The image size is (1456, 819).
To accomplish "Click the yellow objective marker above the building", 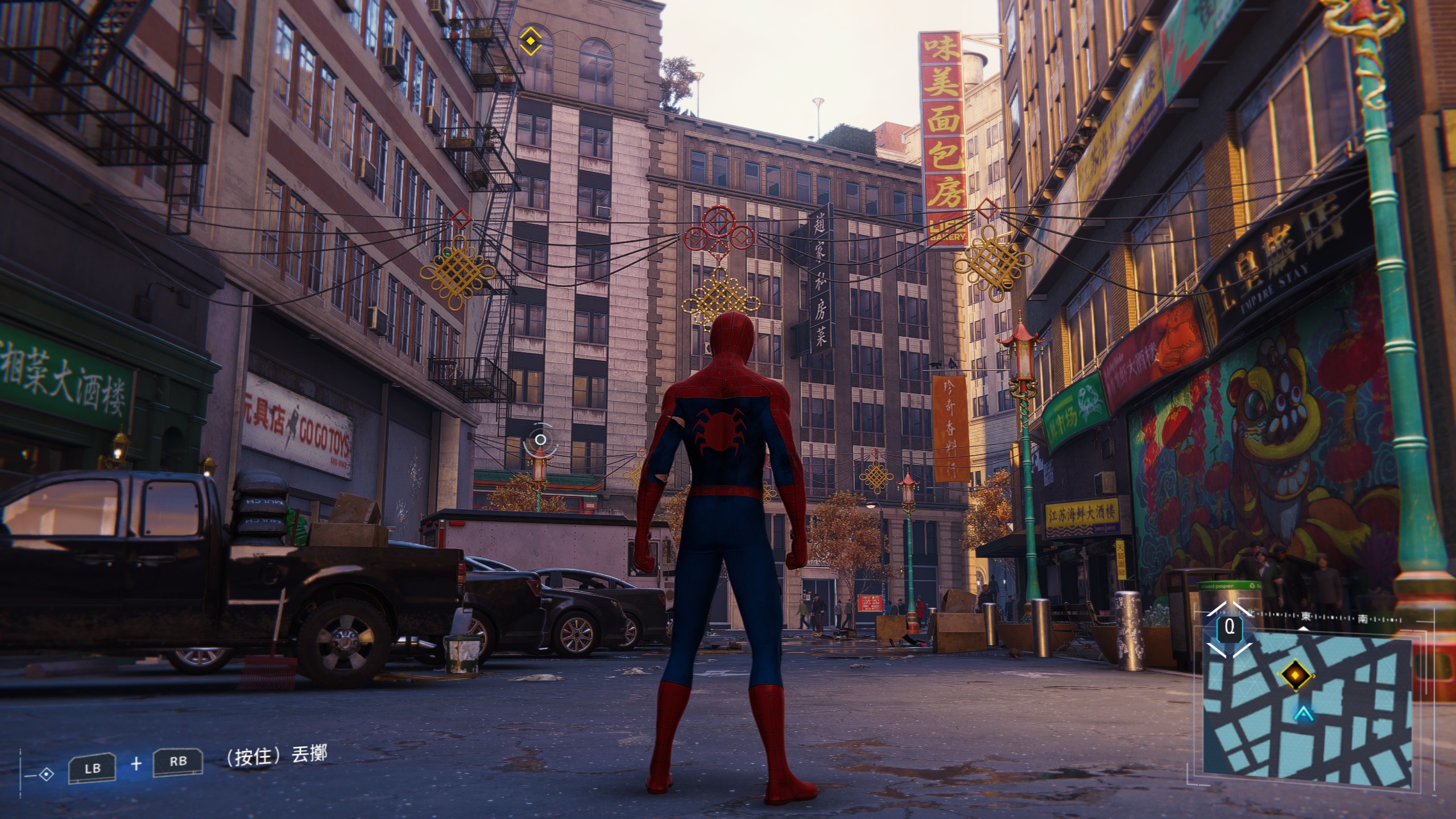I will [531, 40].
